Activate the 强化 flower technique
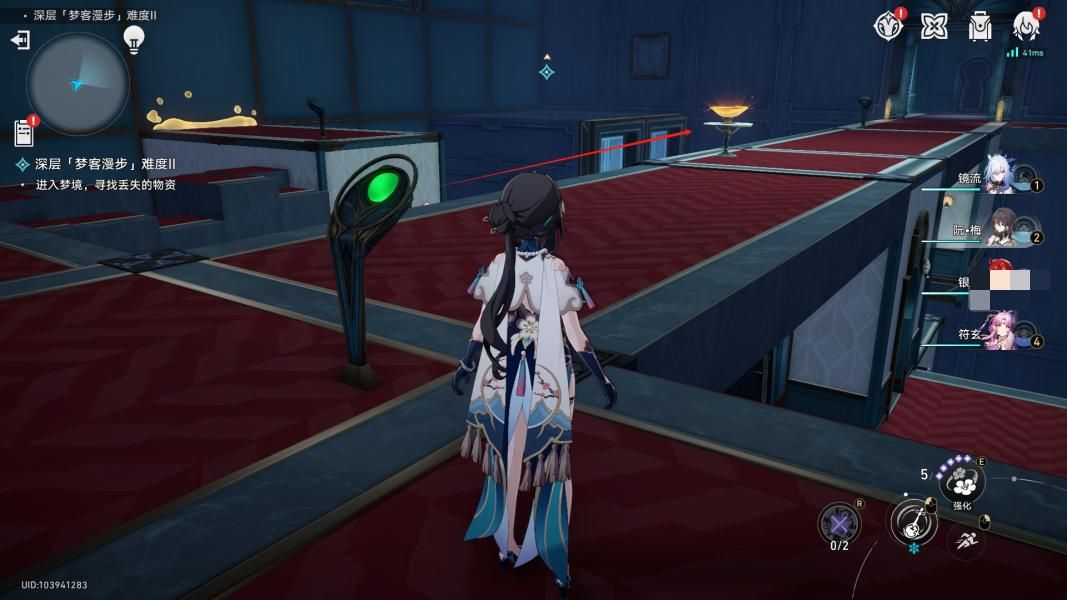This screenshot has height=600, width=1067. click(962, 482)
